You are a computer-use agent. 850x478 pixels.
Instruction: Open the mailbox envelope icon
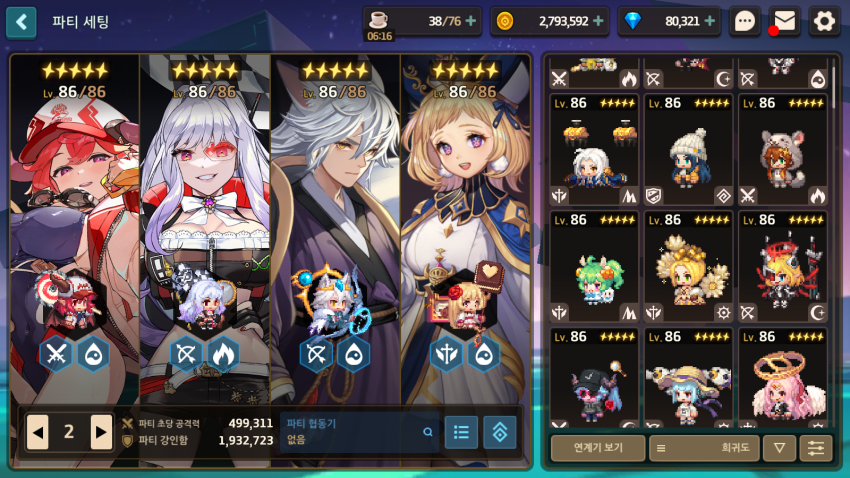pyautogui.click(x=785, y=21)
